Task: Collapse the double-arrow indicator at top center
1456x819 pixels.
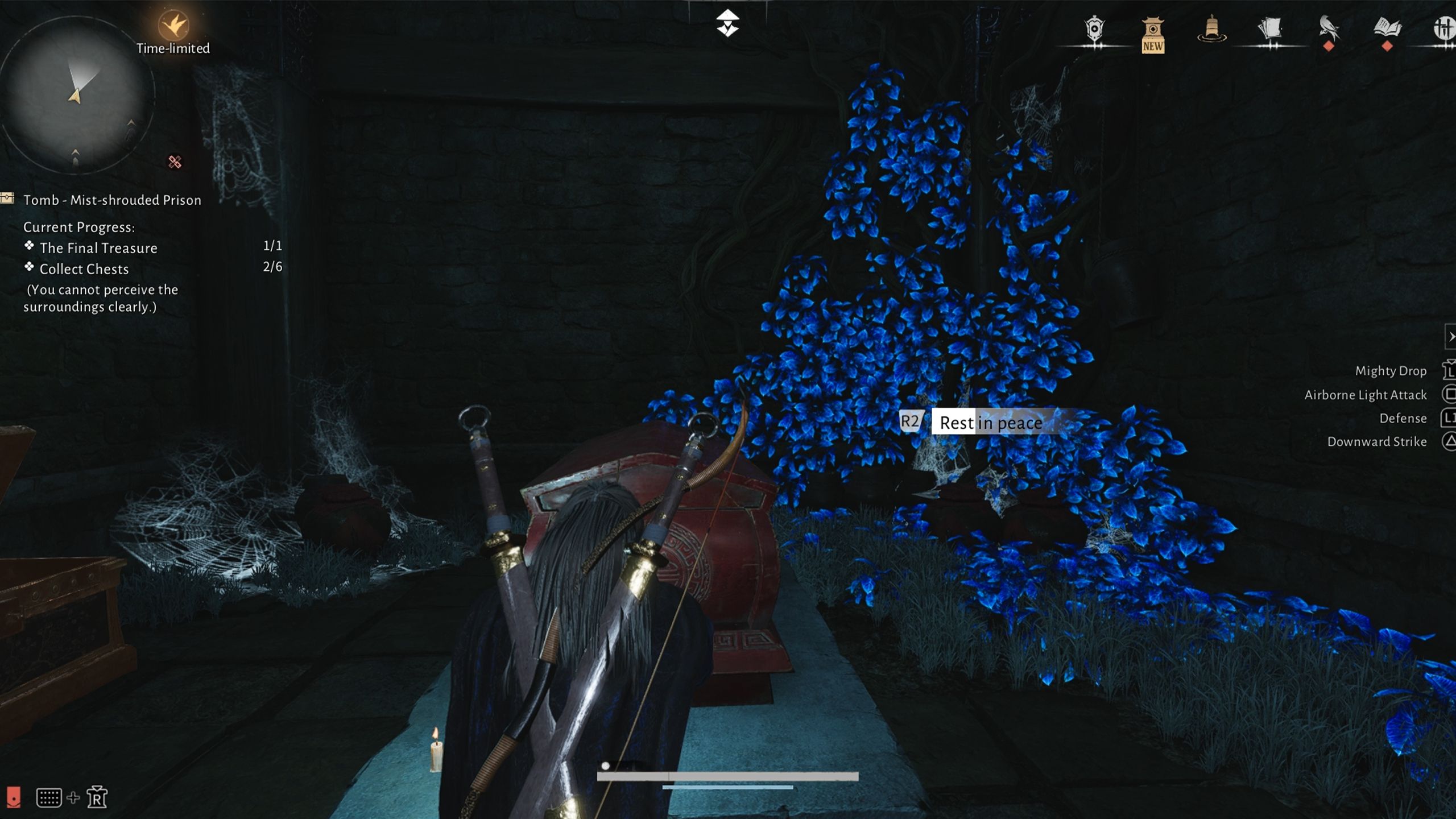Action: point(728,22)
